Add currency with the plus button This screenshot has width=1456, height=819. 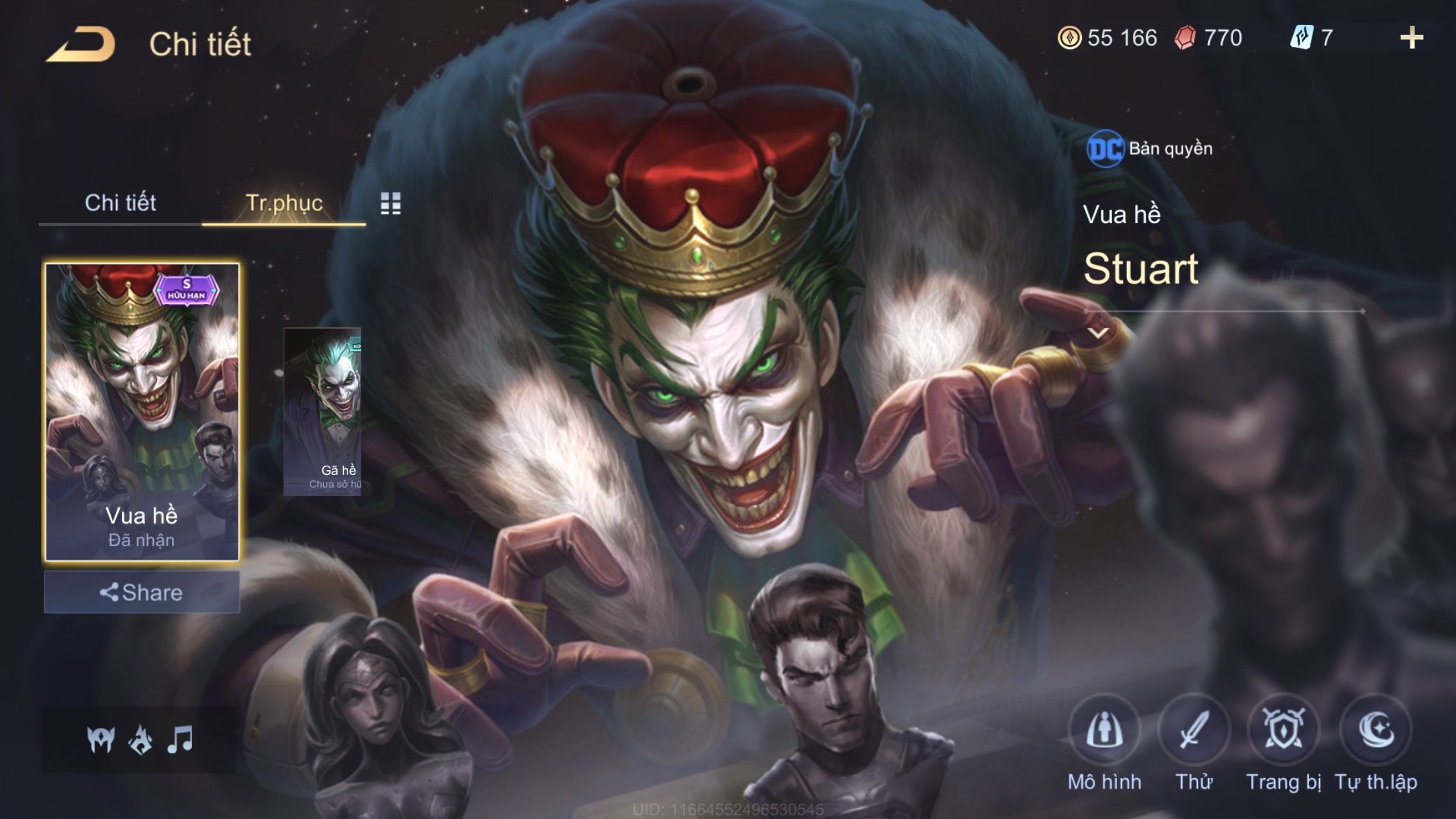coord(1411,38)
